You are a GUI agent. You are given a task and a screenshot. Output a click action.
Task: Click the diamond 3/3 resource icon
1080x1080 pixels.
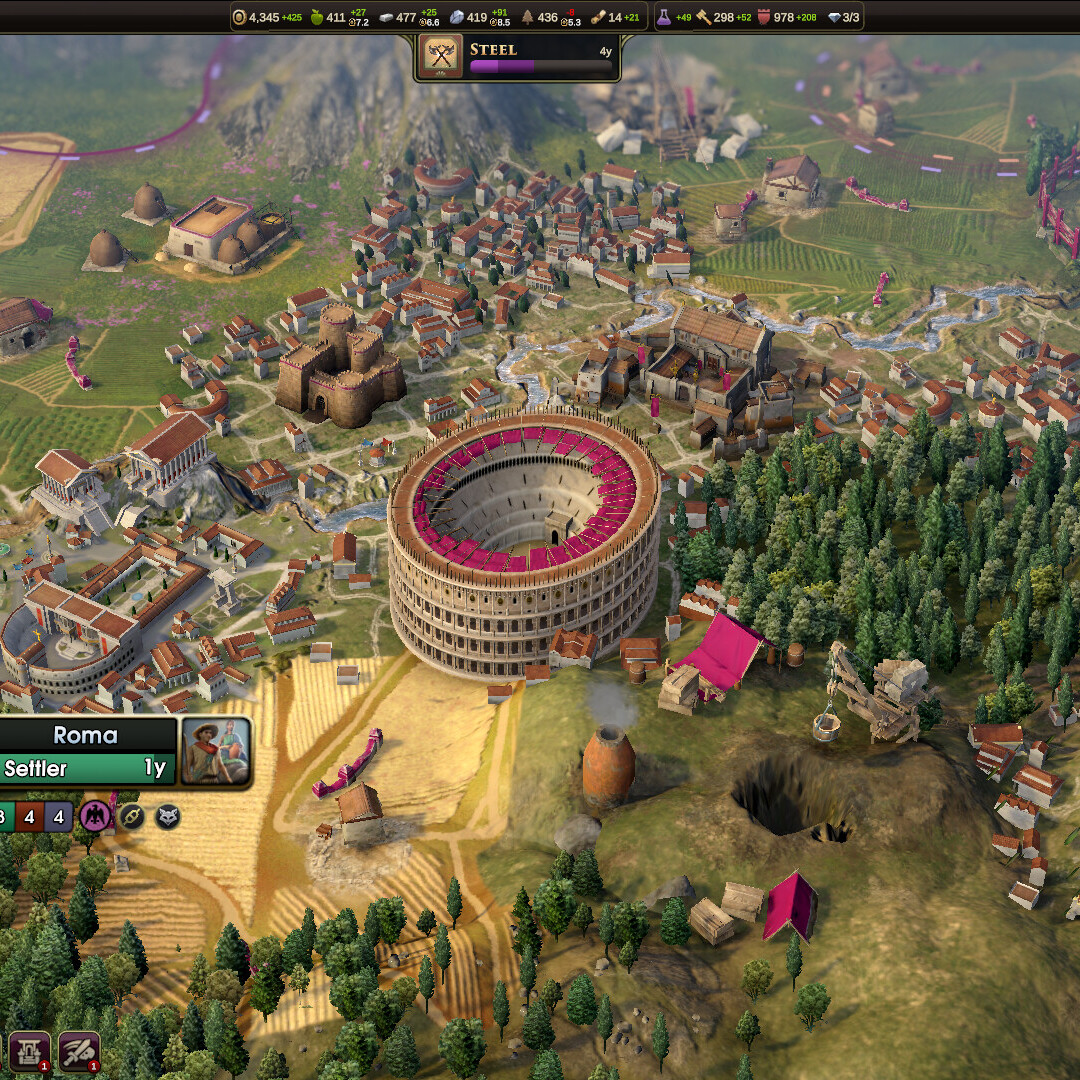coord(834,17)
